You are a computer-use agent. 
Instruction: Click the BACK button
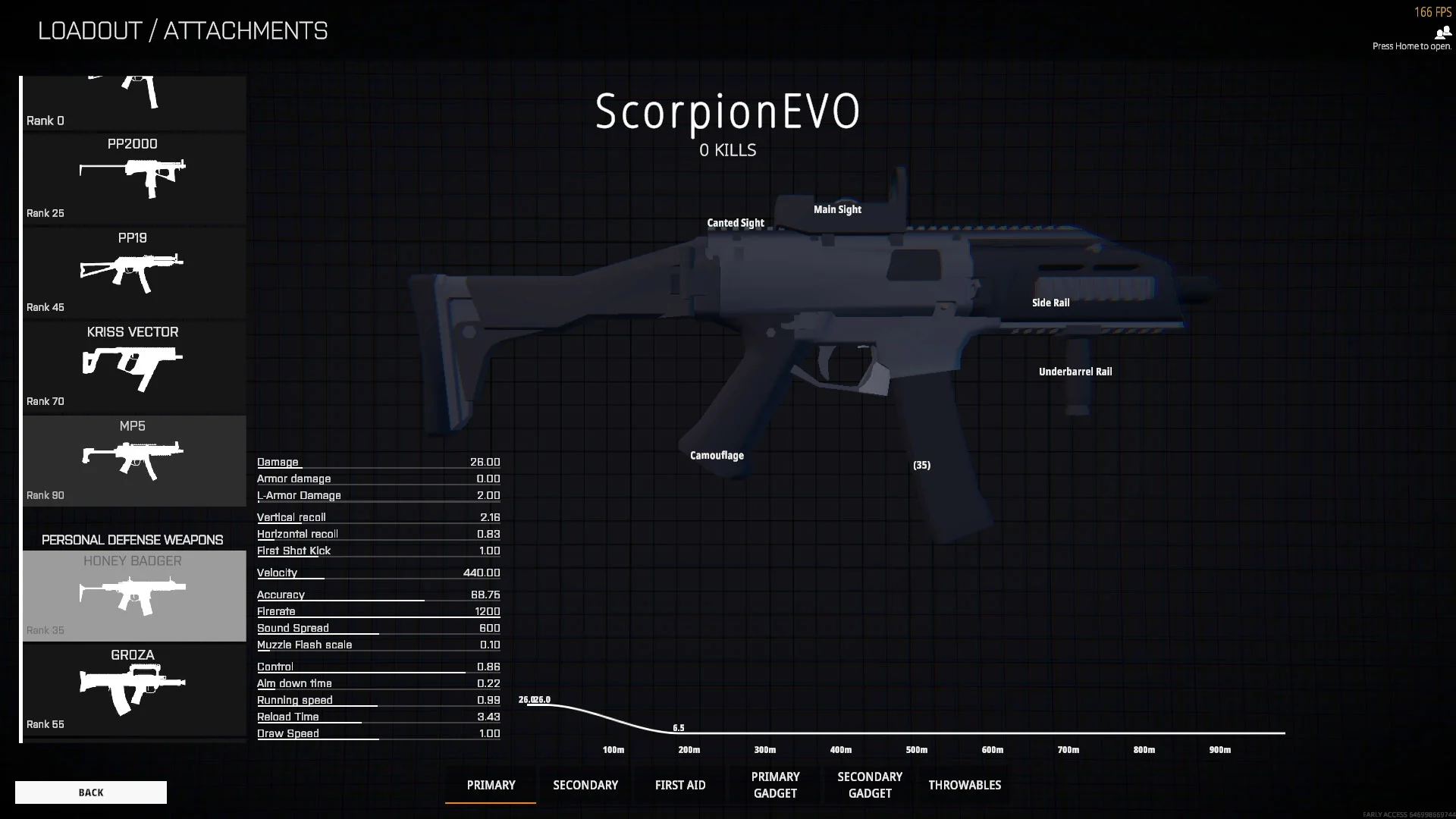tap(91, 792)
